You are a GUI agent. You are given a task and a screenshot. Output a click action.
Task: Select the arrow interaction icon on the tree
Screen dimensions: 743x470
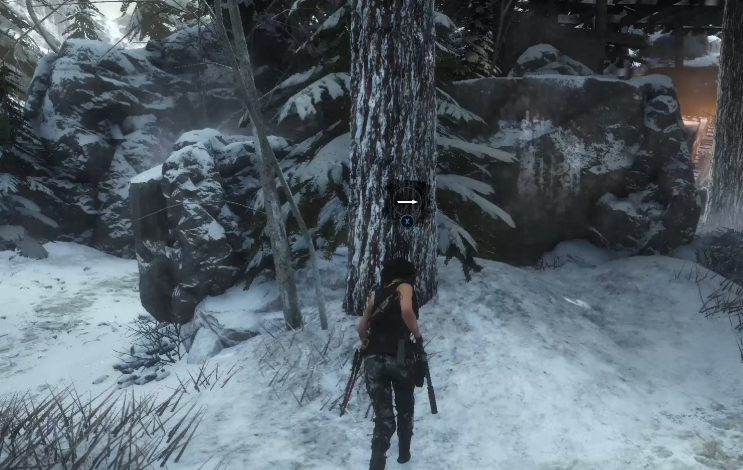point(407,201)
